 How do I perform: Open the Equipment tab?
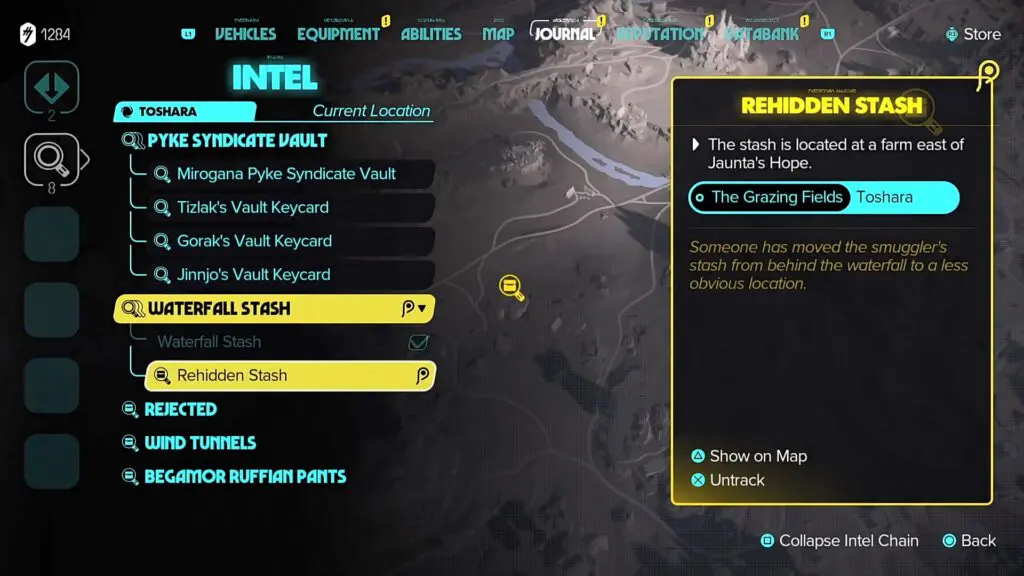point(338,34)
